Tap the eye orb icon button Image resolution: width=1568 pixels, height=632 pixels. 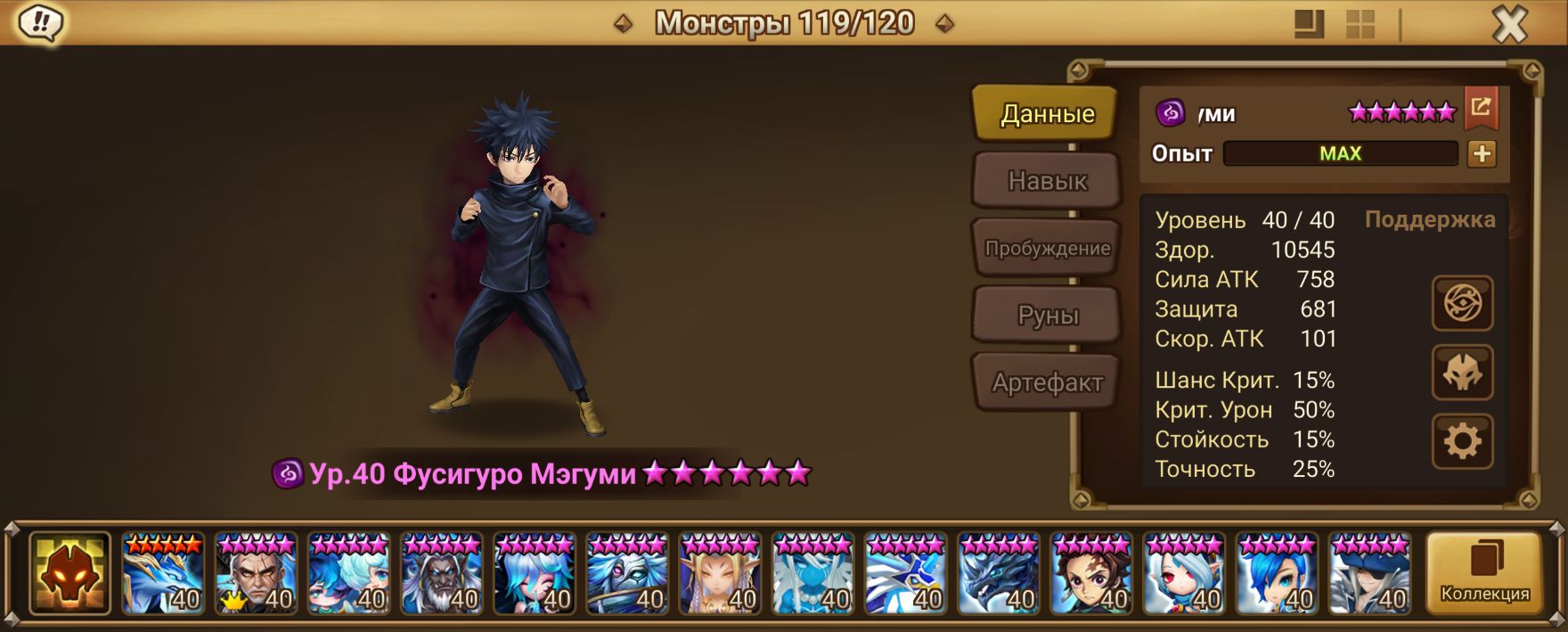1462,304
